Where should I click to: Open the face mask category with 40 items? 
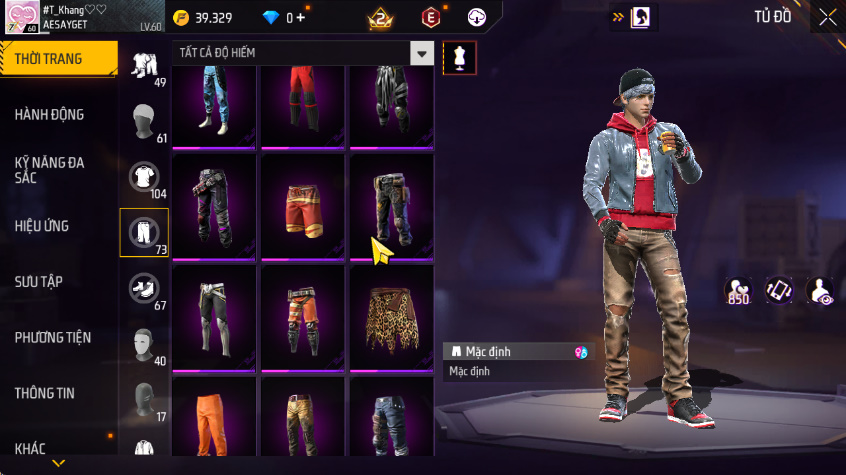point(144,344)
